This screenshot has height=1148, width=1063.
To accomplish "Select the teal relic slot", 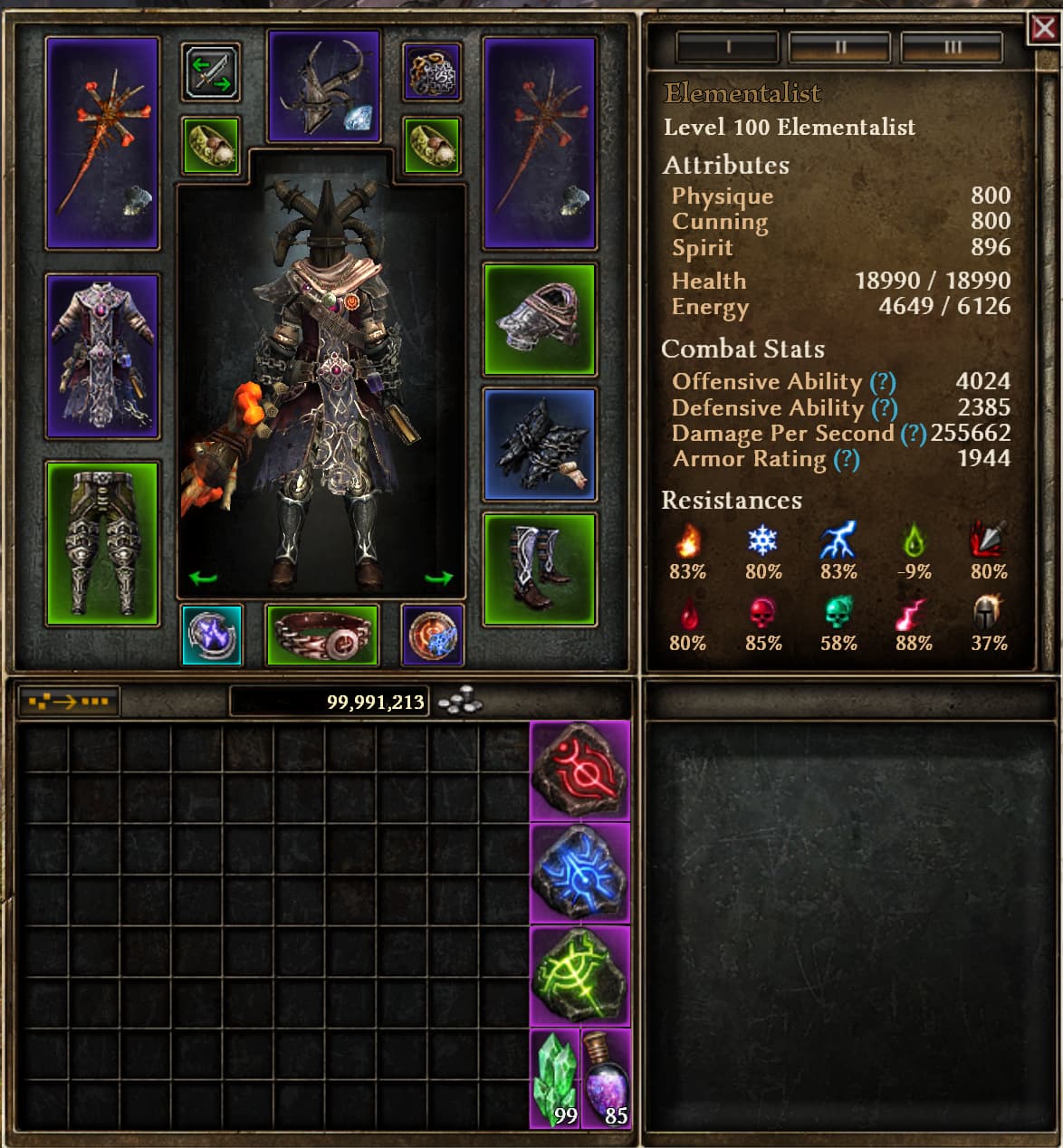I will tap(212, 635).
